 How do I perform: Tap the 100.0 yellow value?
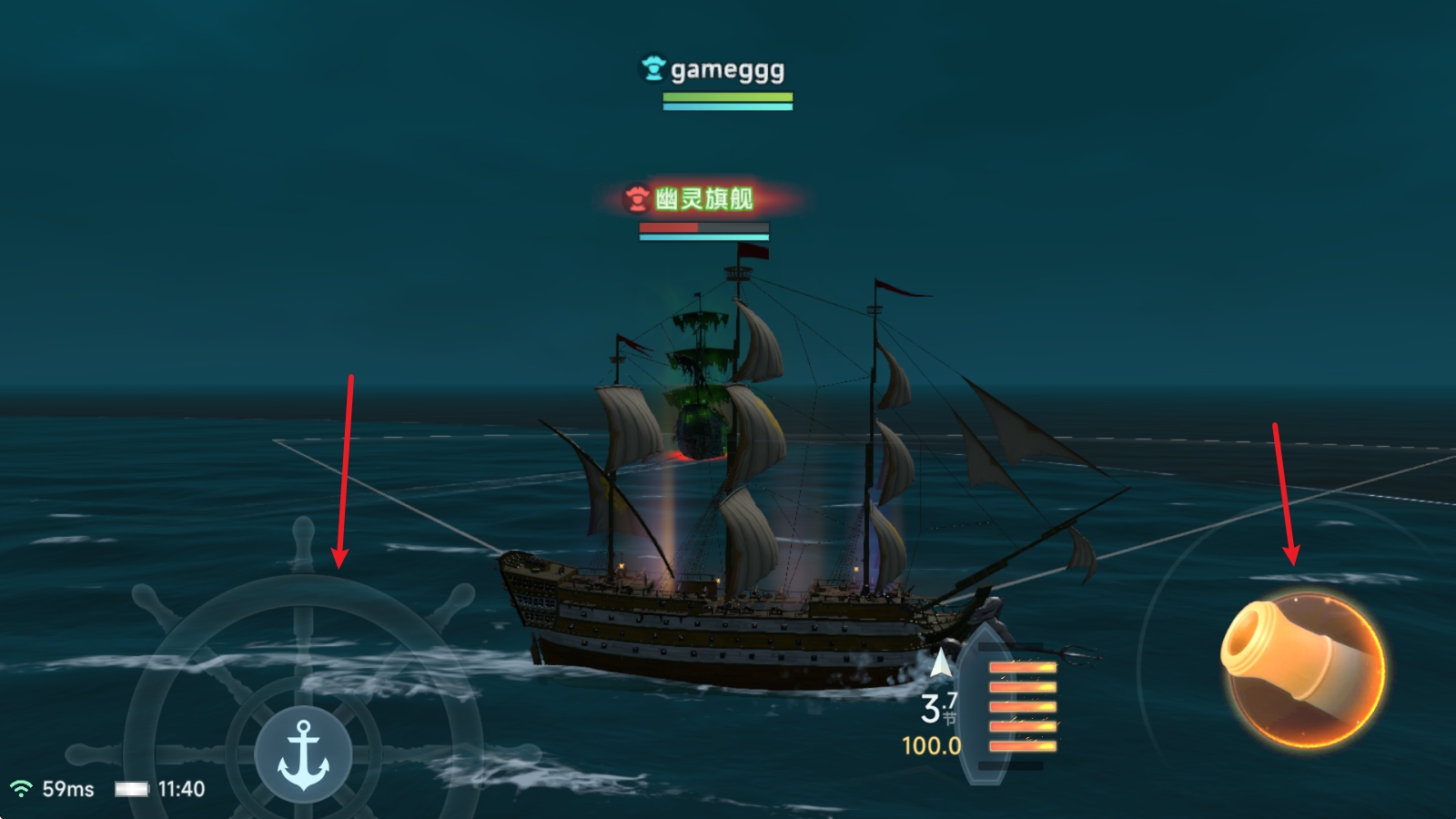point(933,746)
